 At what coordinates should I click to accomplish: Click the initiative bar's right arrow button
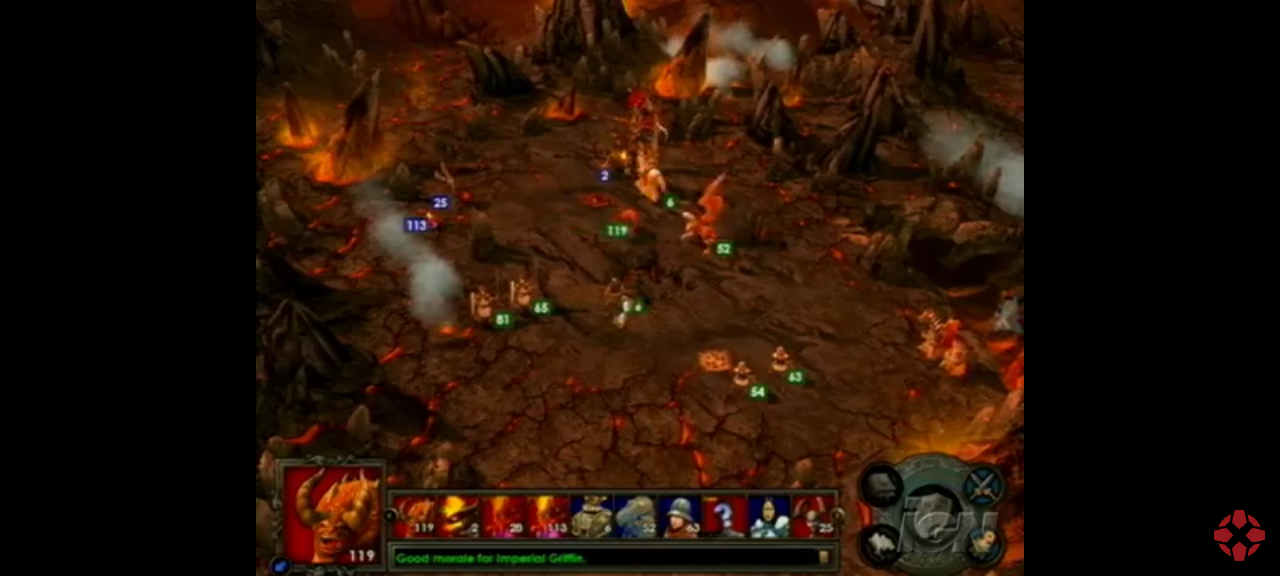tap(838, 516)
